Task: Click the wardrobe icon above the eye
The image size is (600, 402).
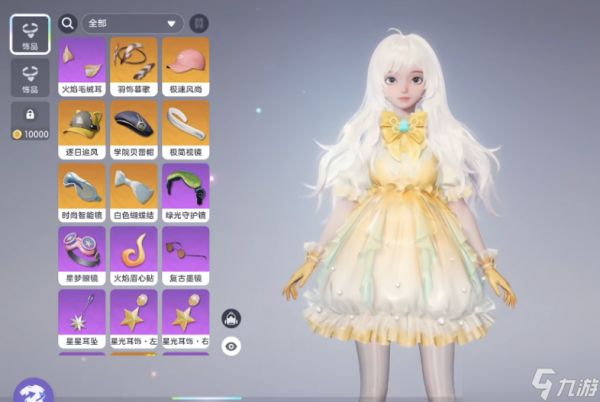Action: click(x=231, y=319)
